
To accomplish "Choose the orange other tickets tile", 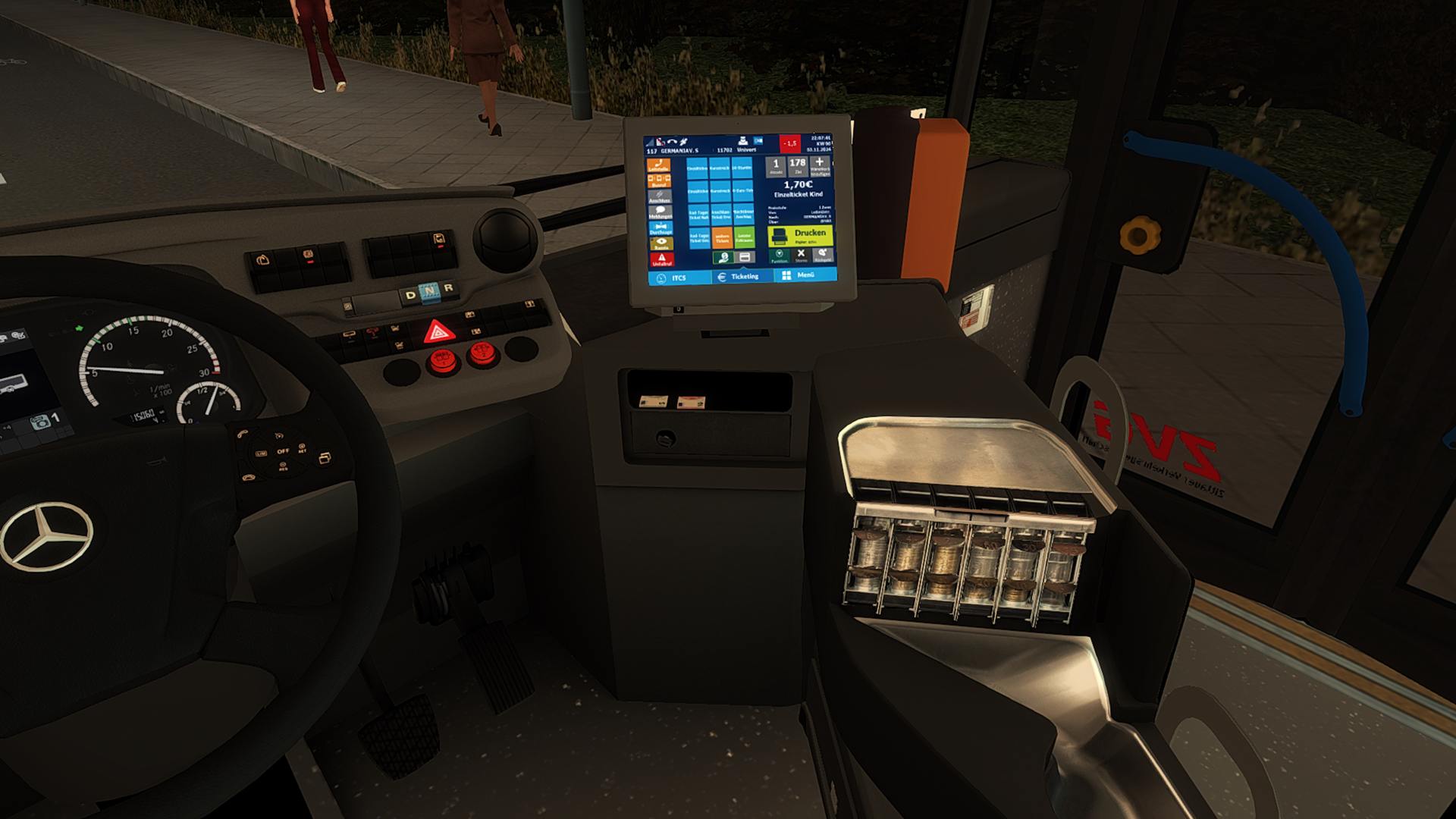I will pos(721,238).
